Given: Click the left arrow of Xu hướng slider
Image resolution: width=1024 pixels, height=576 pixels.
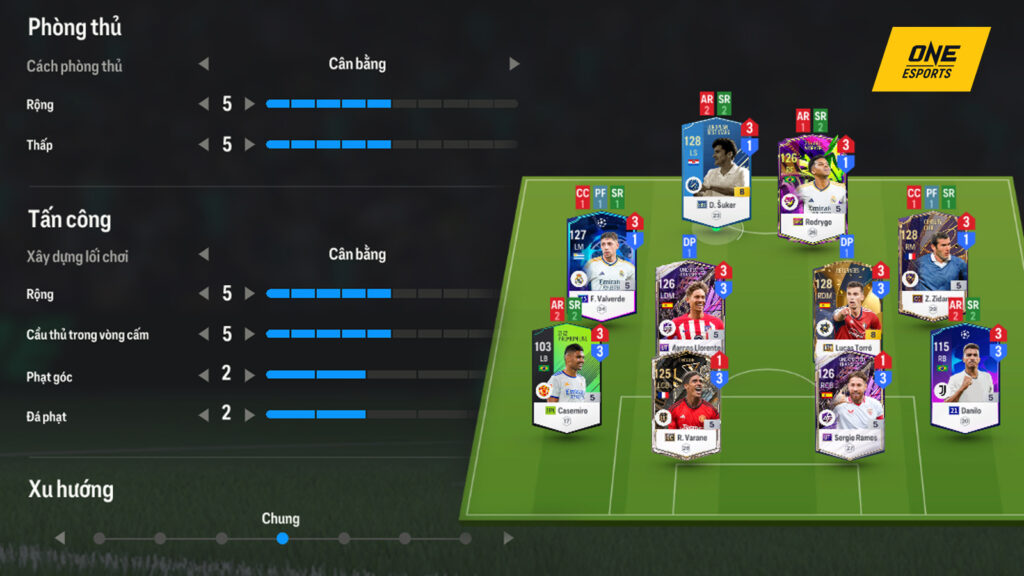Looking at the screenshot, I should [x=60, y=538].
